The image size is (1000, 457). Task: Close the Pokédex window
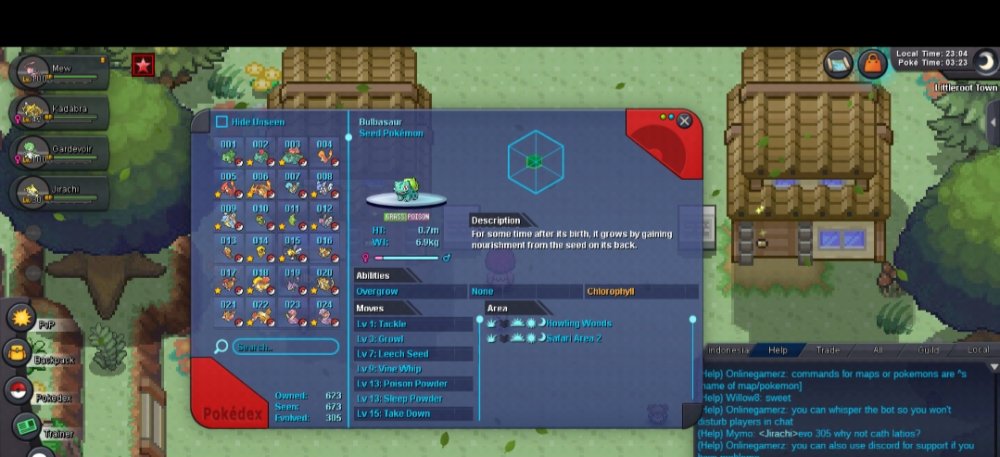(x=684, y=121)
